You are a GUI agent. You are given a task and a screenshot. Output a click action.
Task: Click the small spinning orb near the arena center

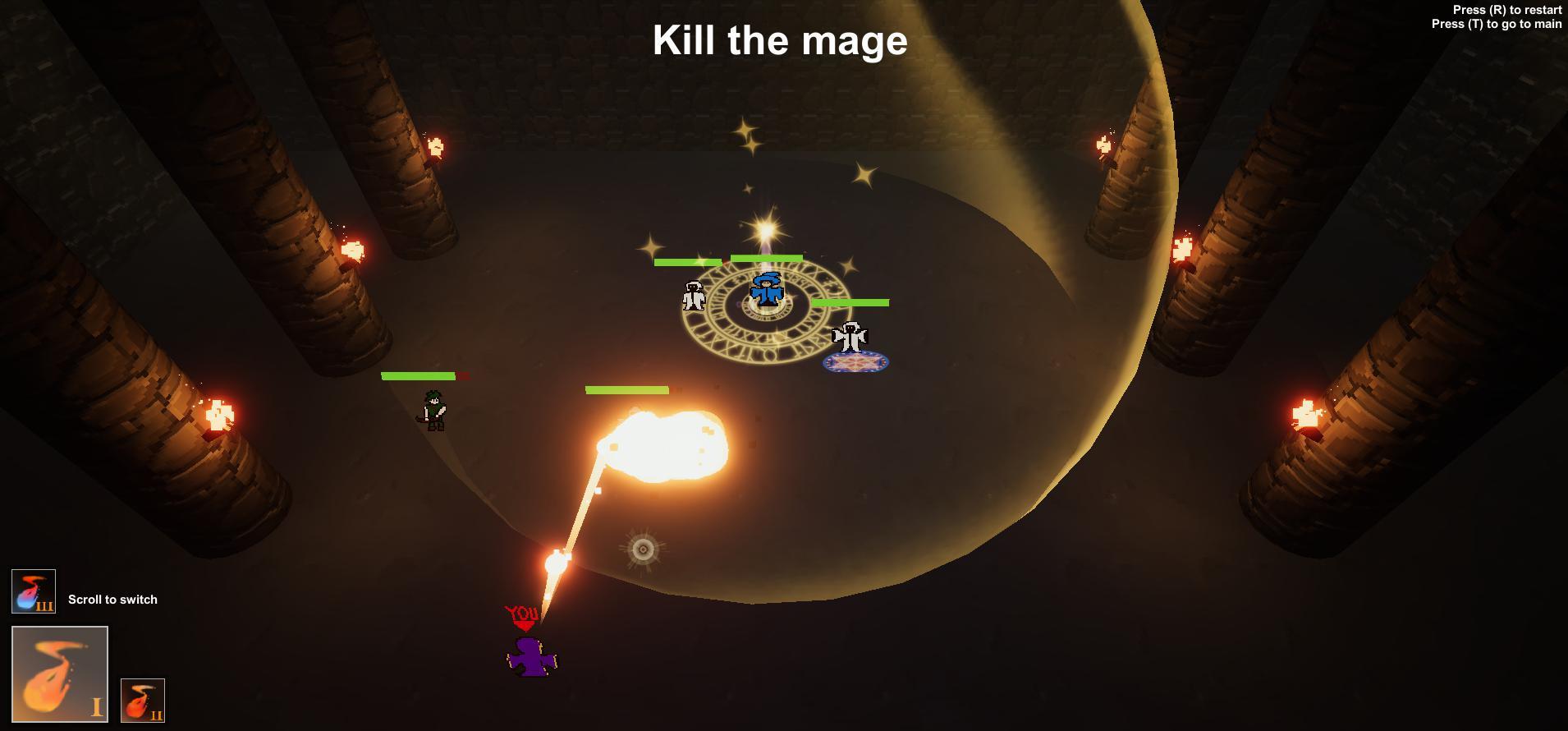pos(641,550)
